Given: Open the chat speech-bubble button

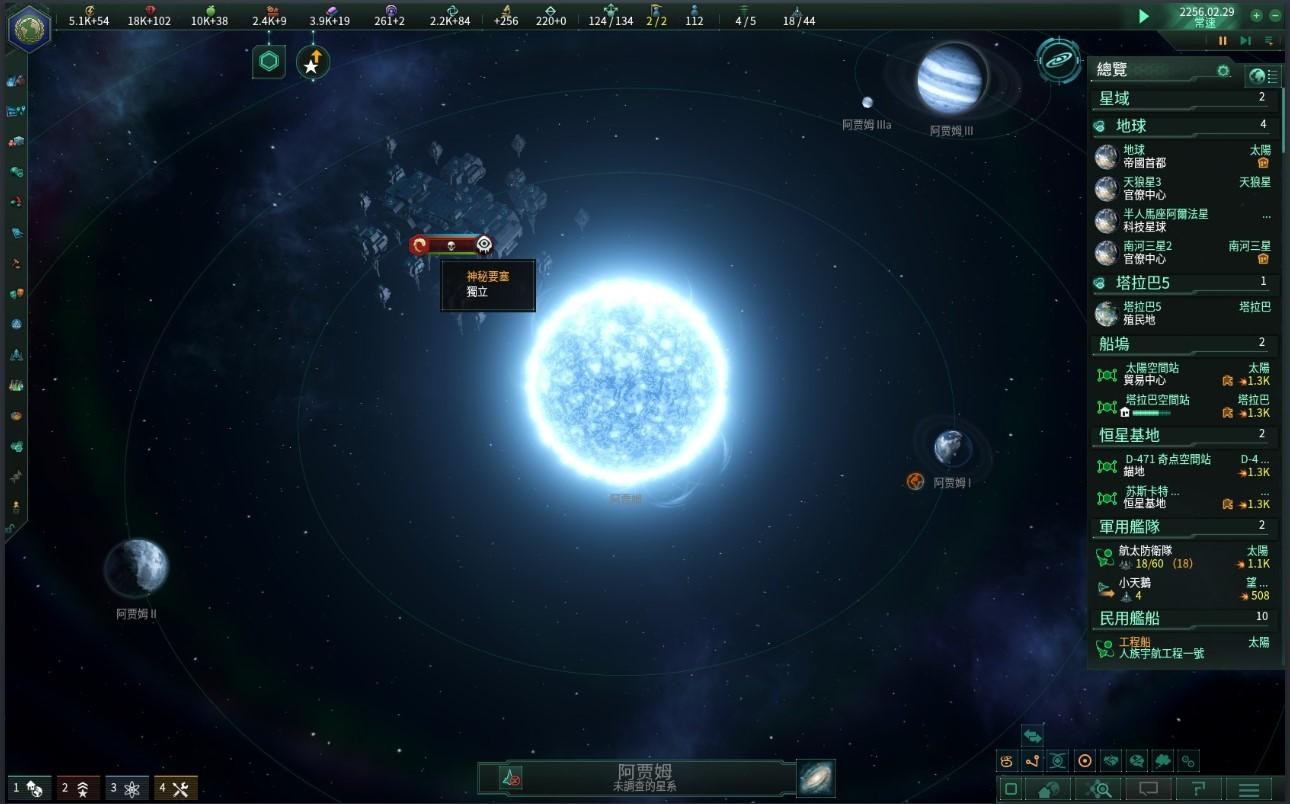Looking at the screenshot, I should coord(1147,790).
